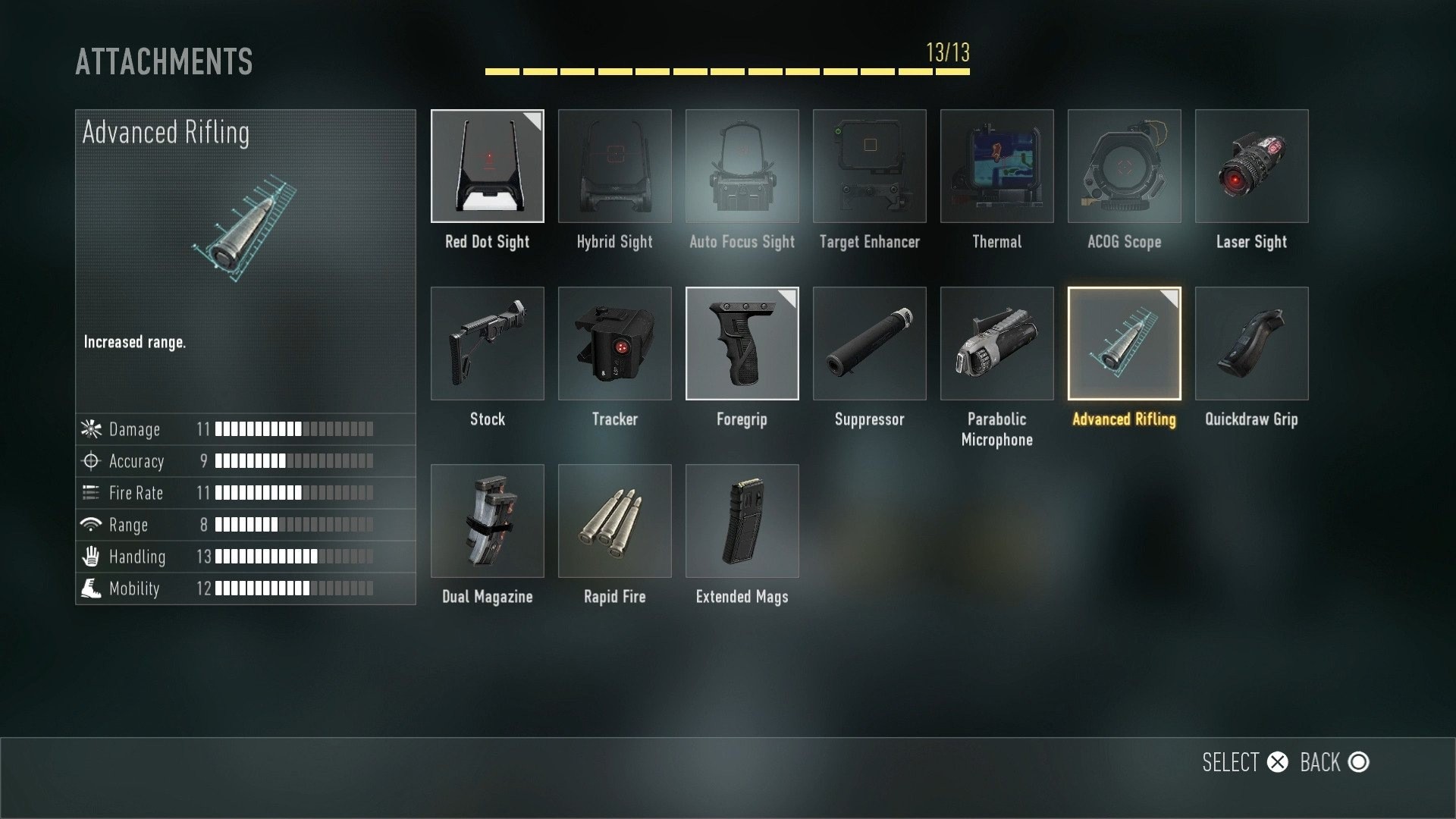This screenshot has height=819, width=1456.
Task: Pick the Auto Focus Sight
Action: pos(742,166)
